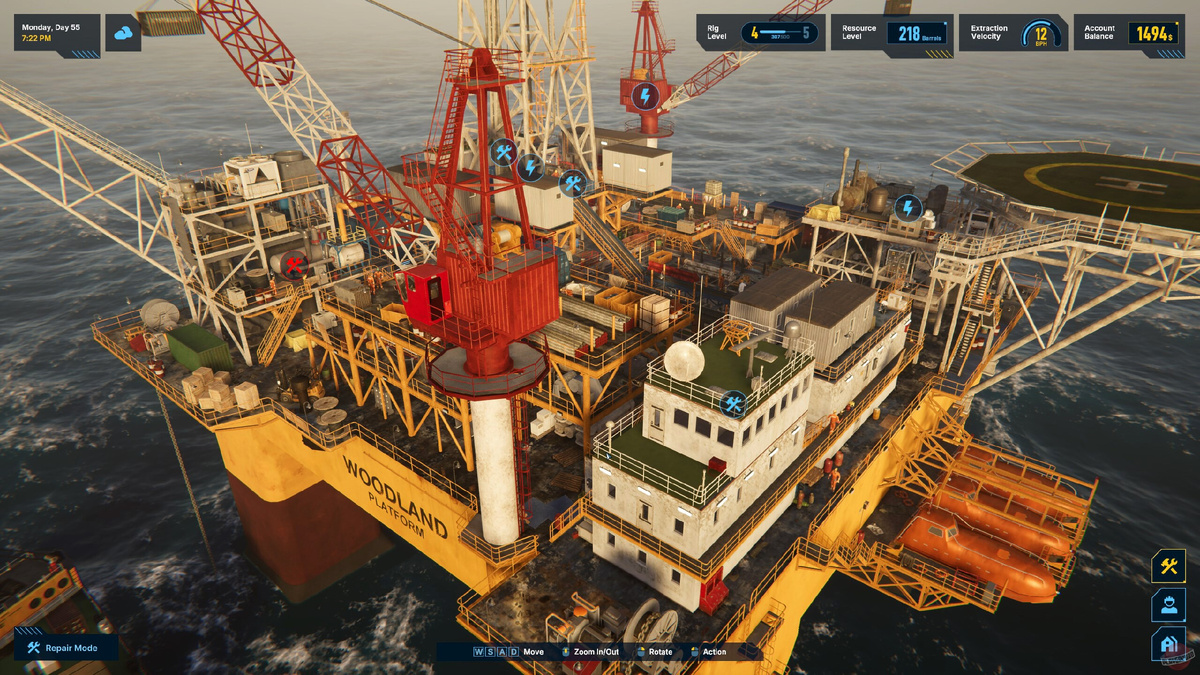The width and height of the screenshot is (1200, 675).
Task: Choose the wrench marker on the white crew building
Action: pyautogui.click(x=733, y=404)
